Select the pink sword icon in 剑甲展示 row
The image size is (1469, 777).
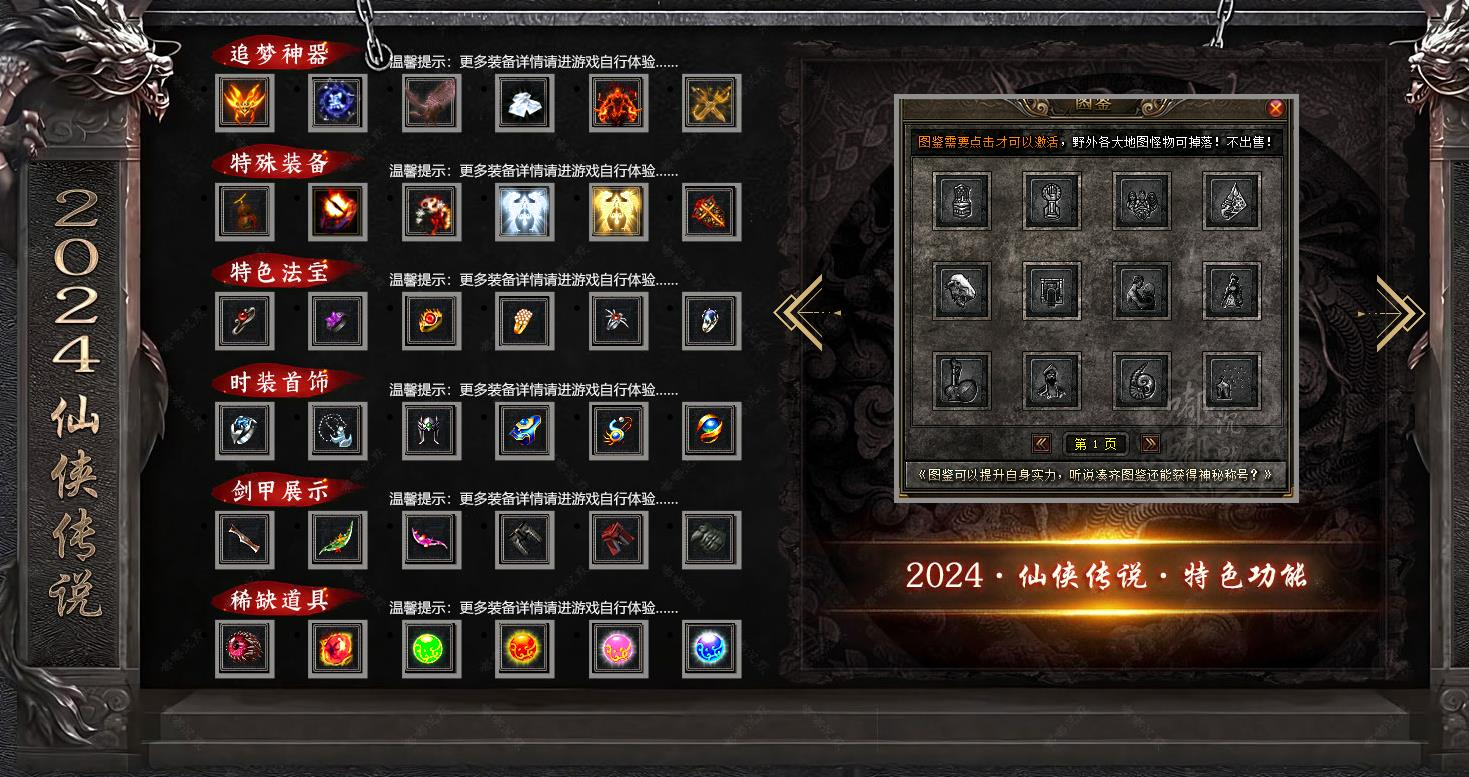pyautogui.click(x=431, y=540)
